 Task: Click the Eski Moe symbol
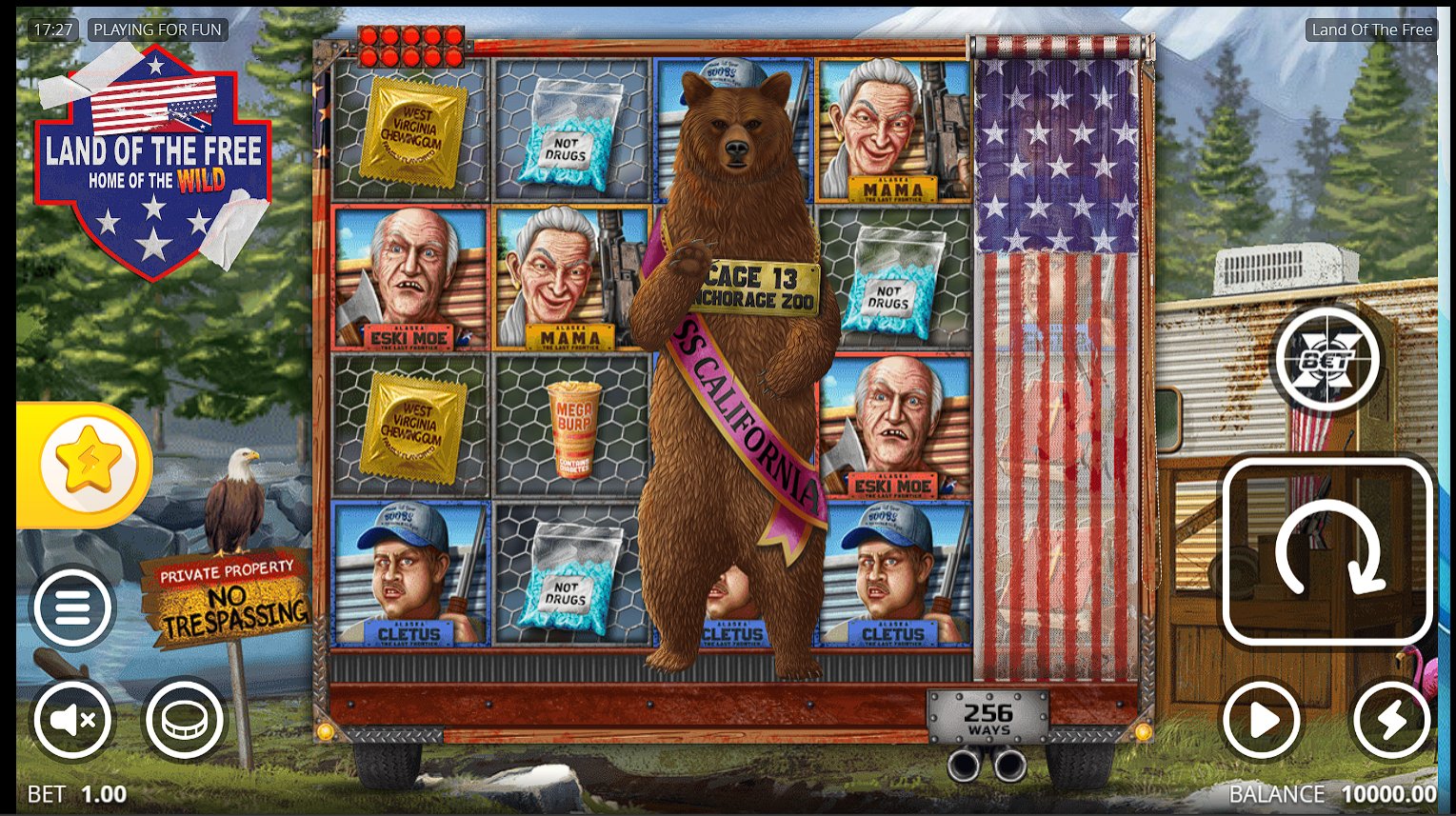[x=409, y=281]
